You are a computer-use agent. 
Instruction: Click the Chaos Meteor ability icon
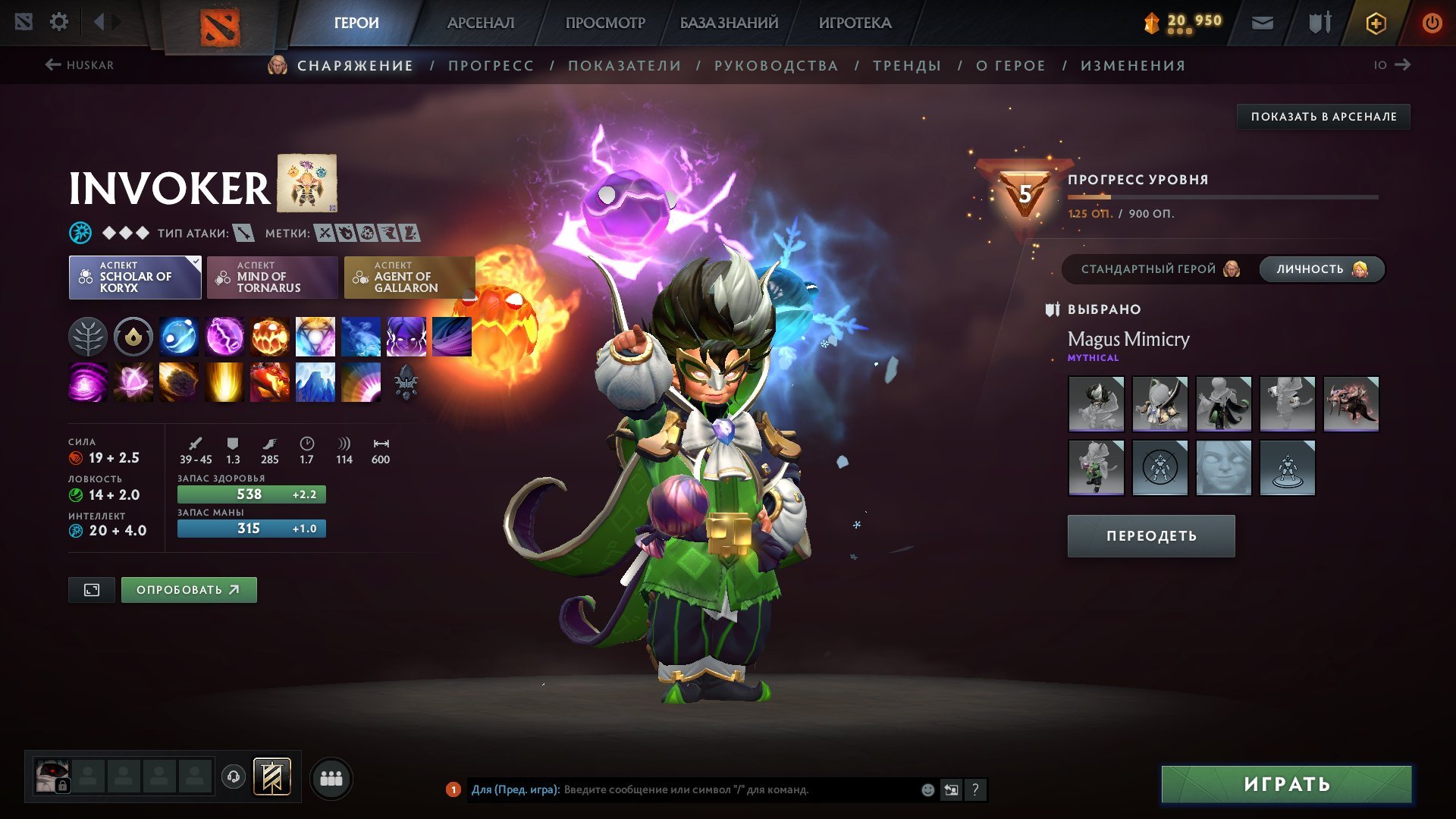point(178,382)
